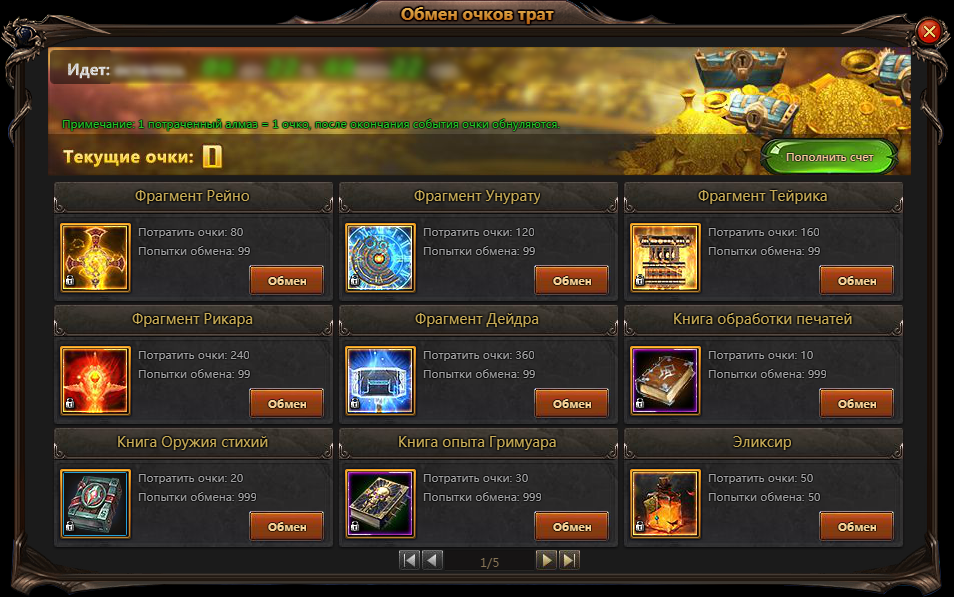Click the green Пополнить счет button
Screen dimensions: 954x597
click(x=829, y=157)
